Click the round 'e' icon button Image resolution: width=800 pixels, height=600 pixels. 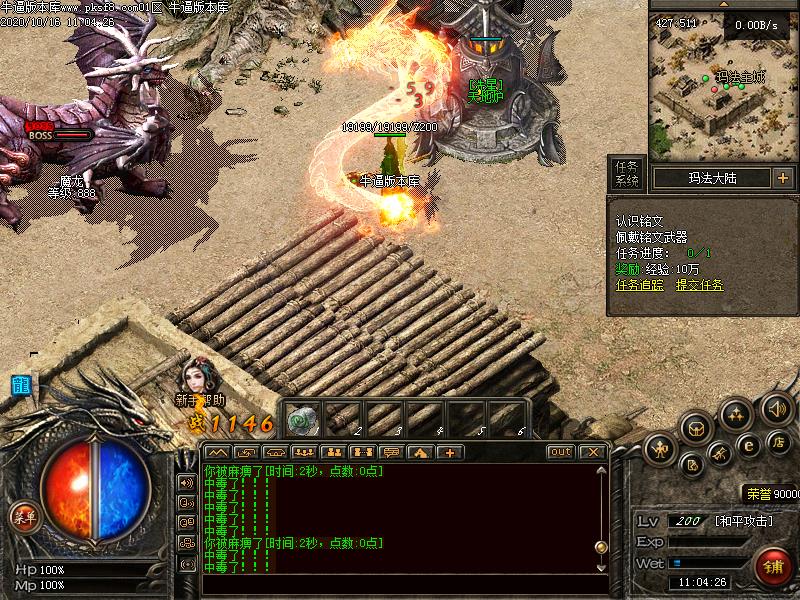click(x=747, y=444)
